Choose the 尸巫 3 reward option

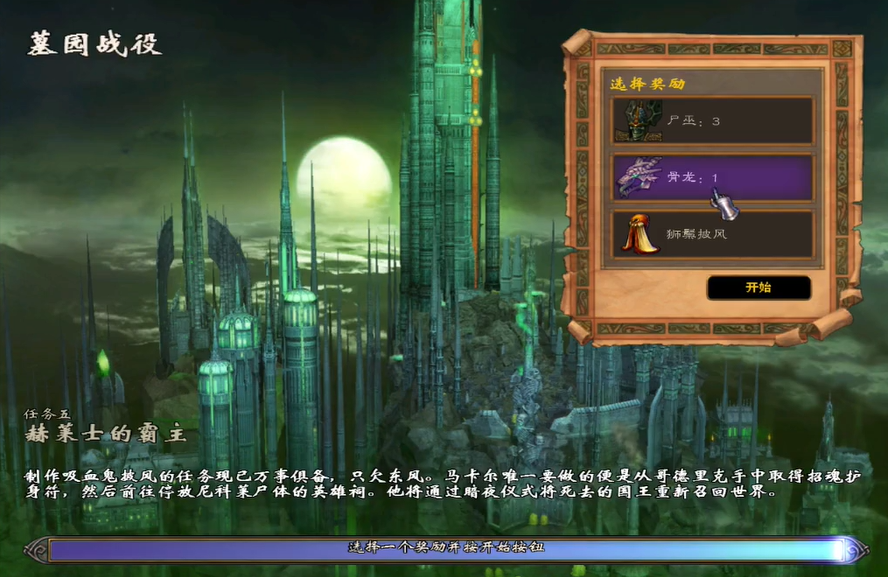(712, 121)
